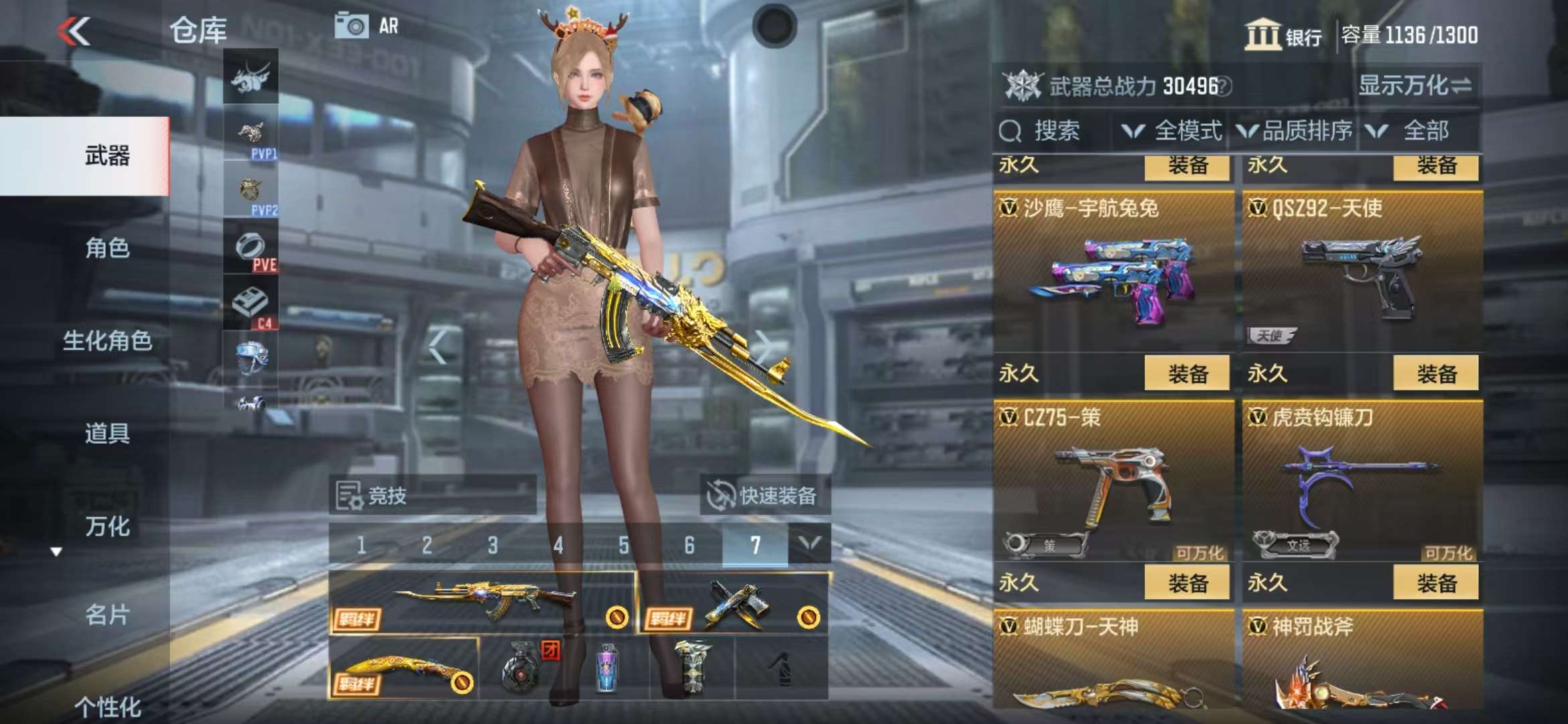Switch to loadout slot 3
The height and width of the screenshot is (724, 1568).
[493, 545]
